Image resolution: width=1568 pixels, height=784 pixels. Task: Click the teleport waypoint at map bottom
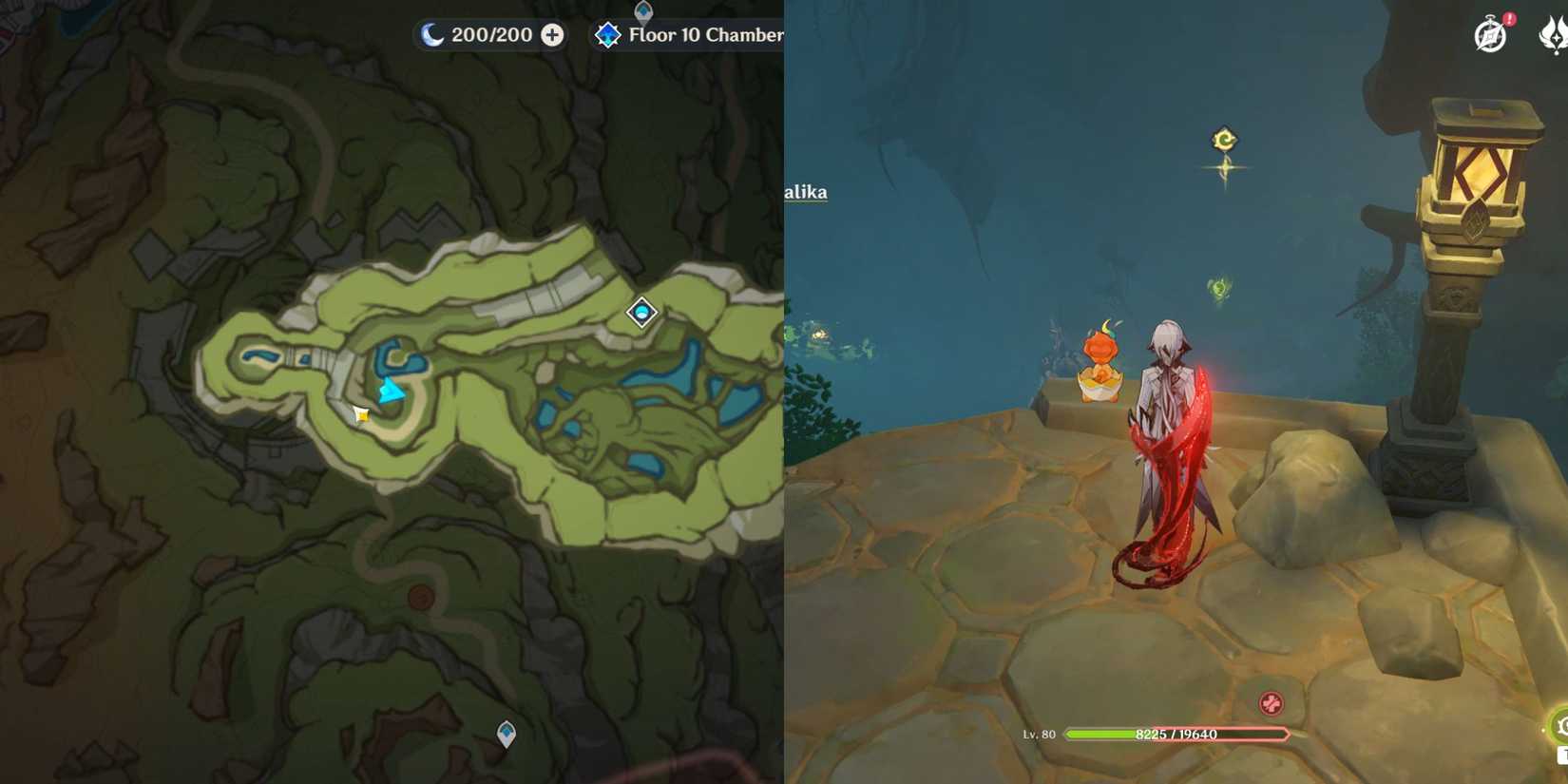505,732
